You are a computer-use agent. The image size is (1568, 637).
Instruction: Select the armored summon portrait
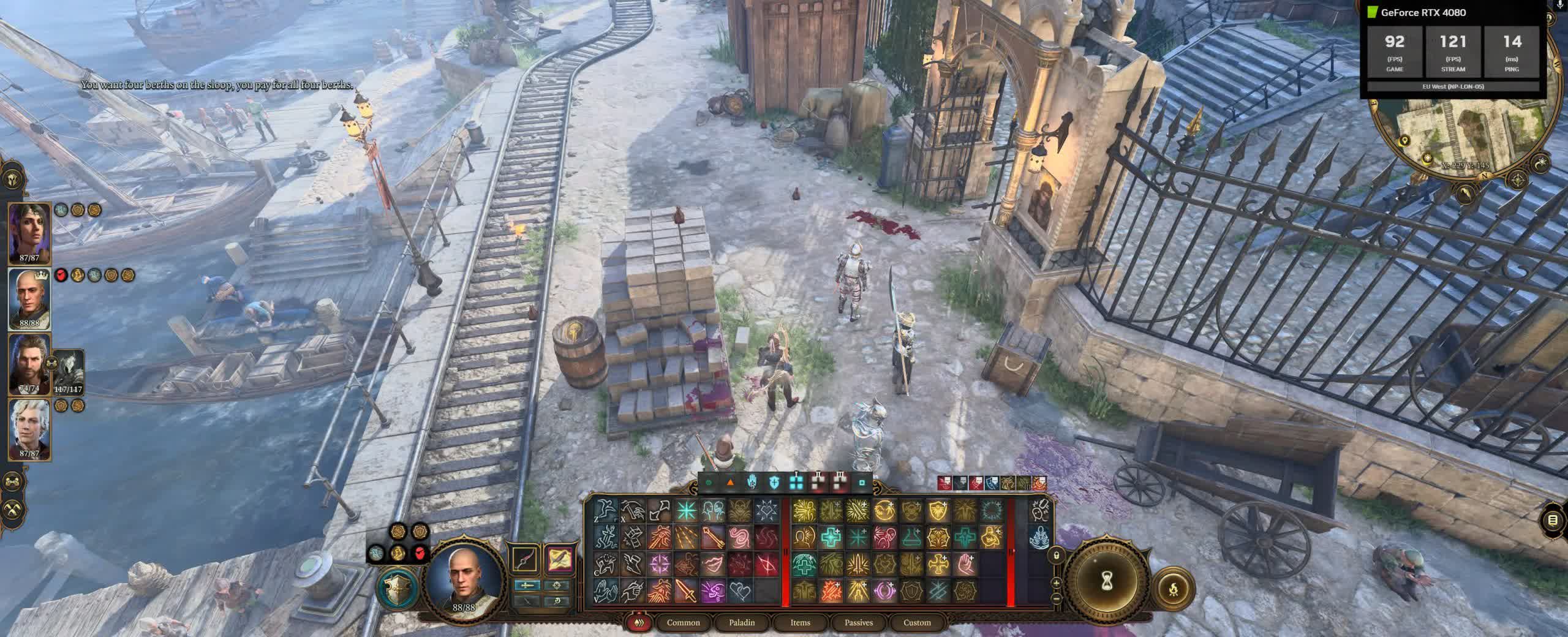[69, 371]
